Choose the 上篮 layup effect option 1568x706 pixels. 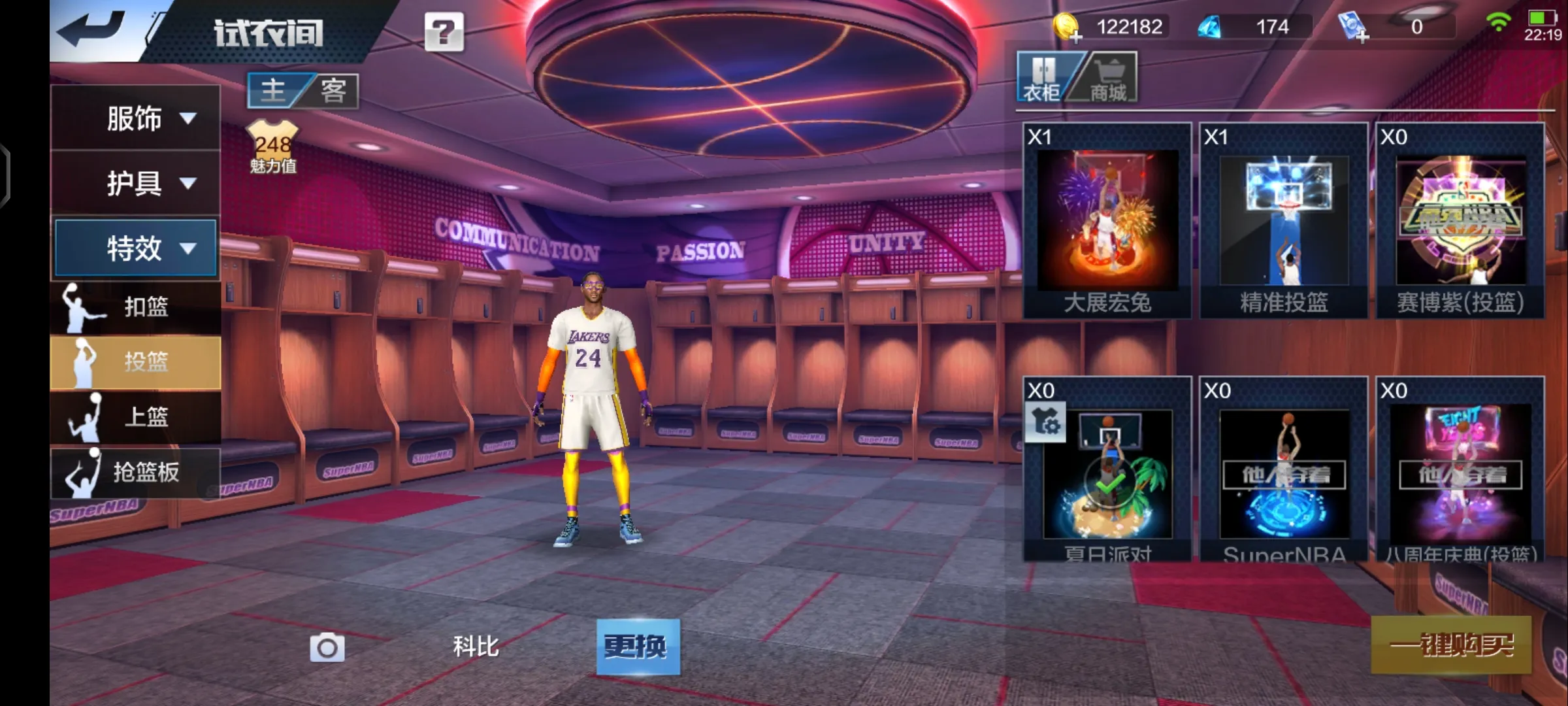point(135,416)
